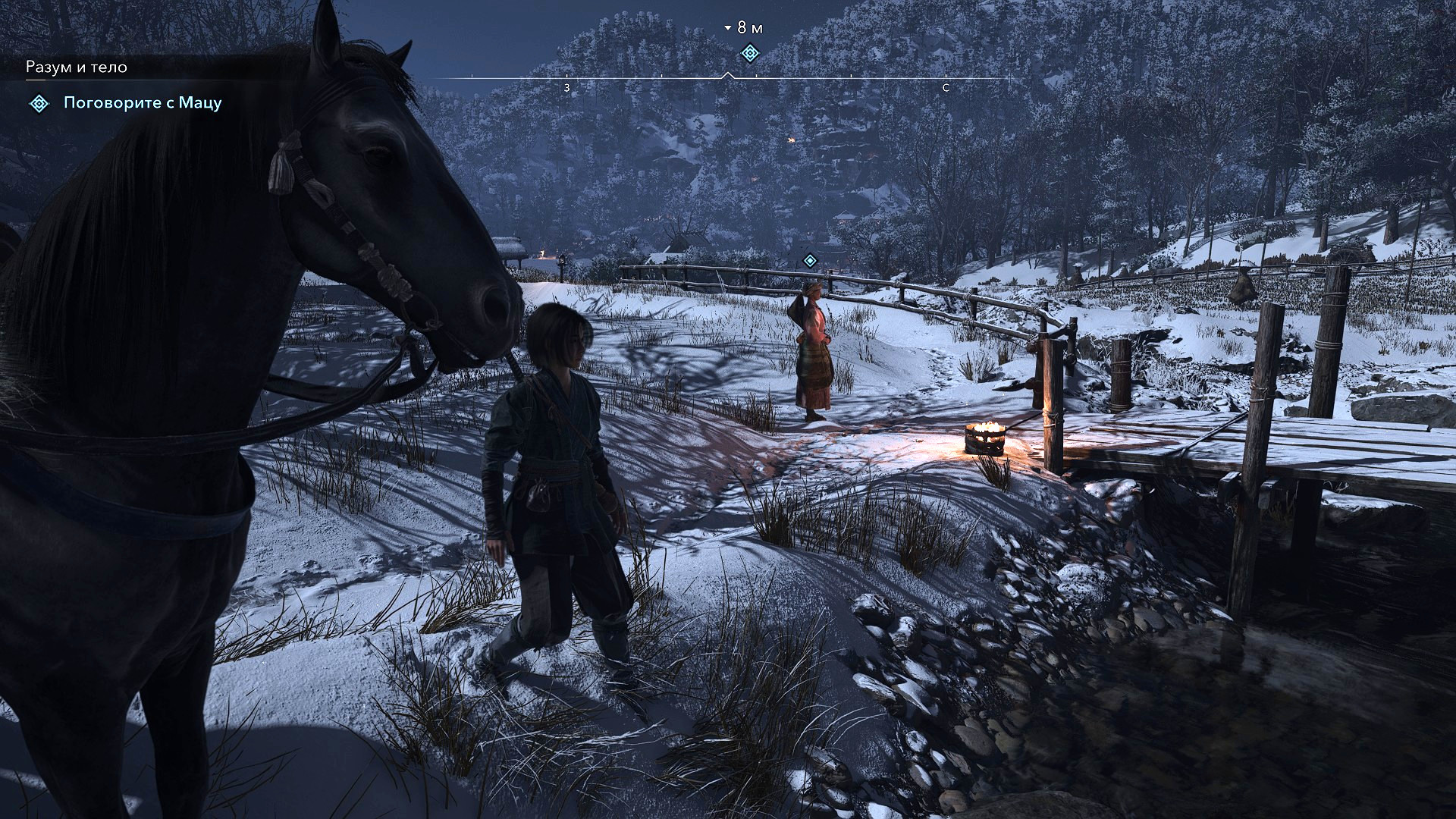The width and height of the screenshot is (1456, 819).
Task: Click the objective marker on the compass bar
Action: [x=749, y=53]
